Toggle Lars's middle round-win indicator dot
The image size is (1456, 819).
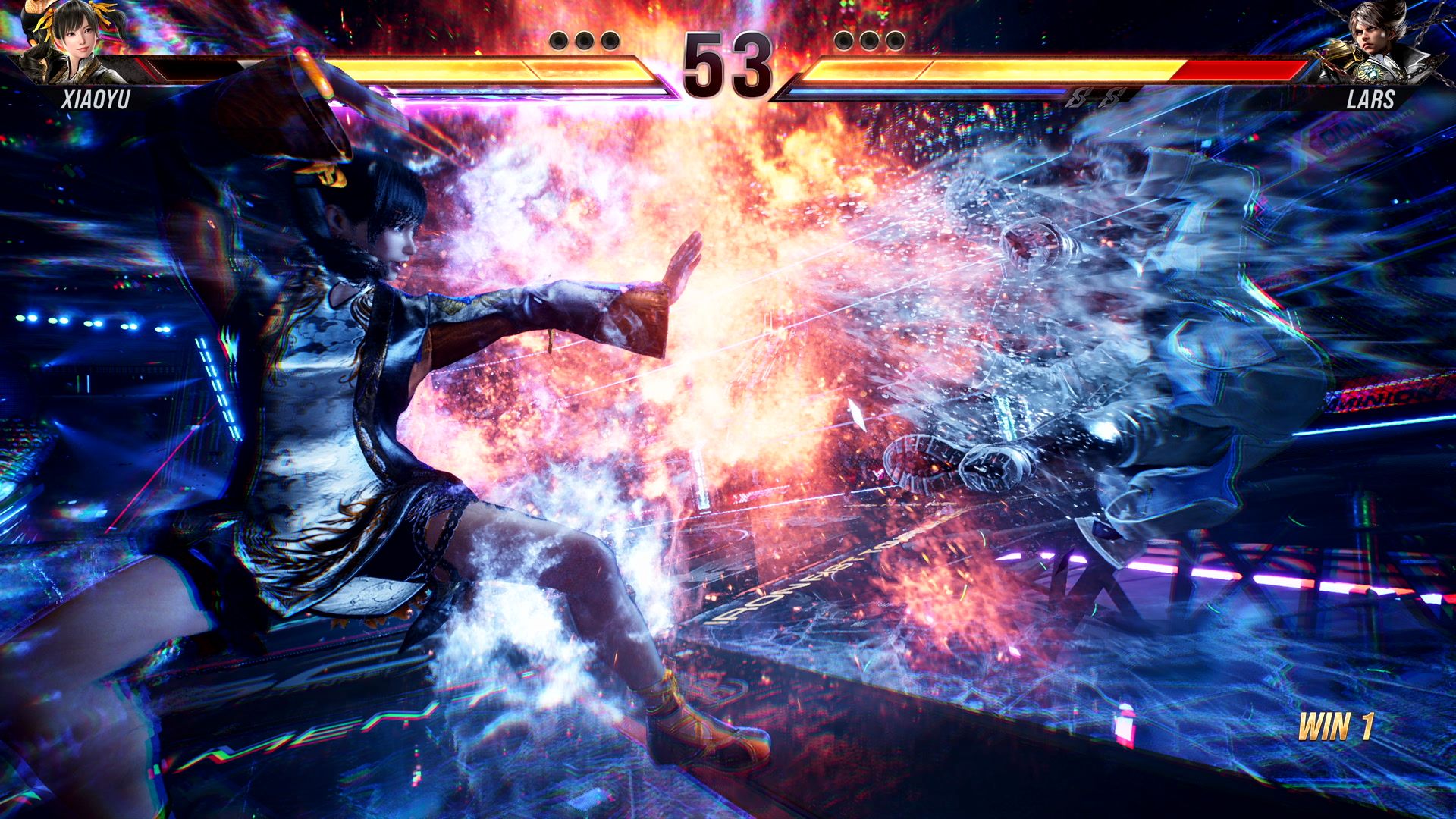point(871,40)
